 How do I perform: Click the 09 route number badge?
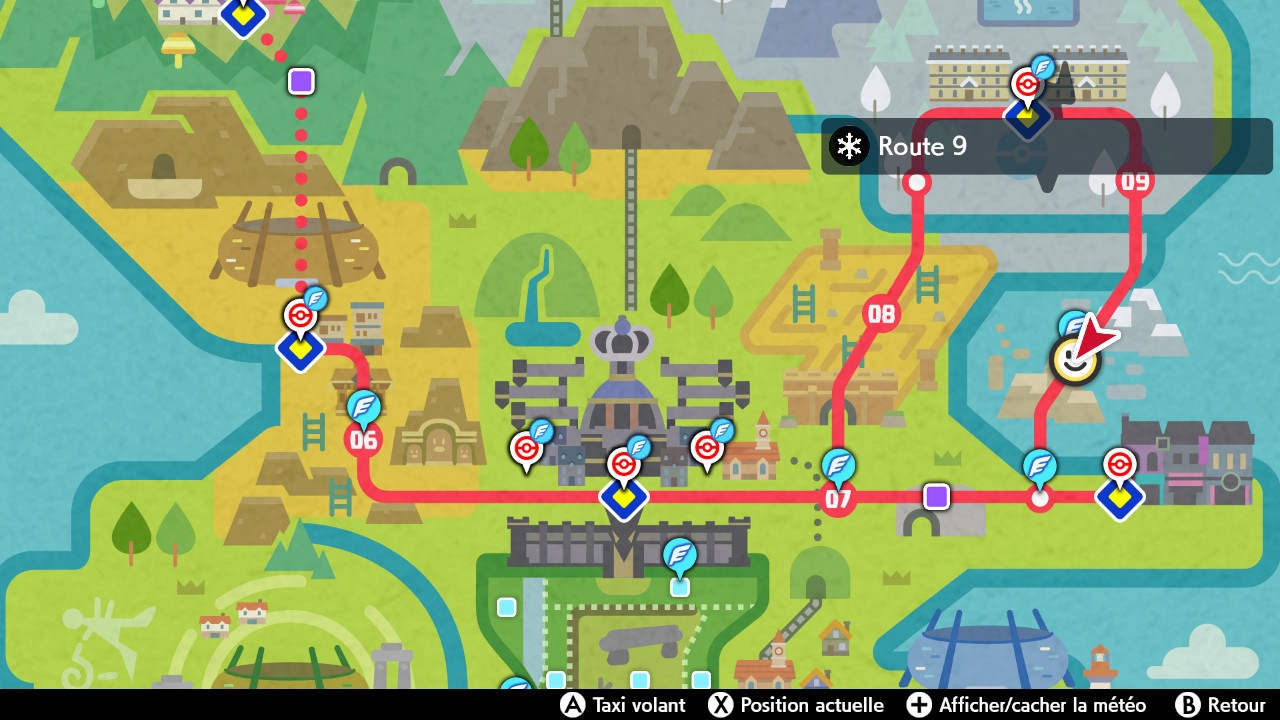[1135, 183]
